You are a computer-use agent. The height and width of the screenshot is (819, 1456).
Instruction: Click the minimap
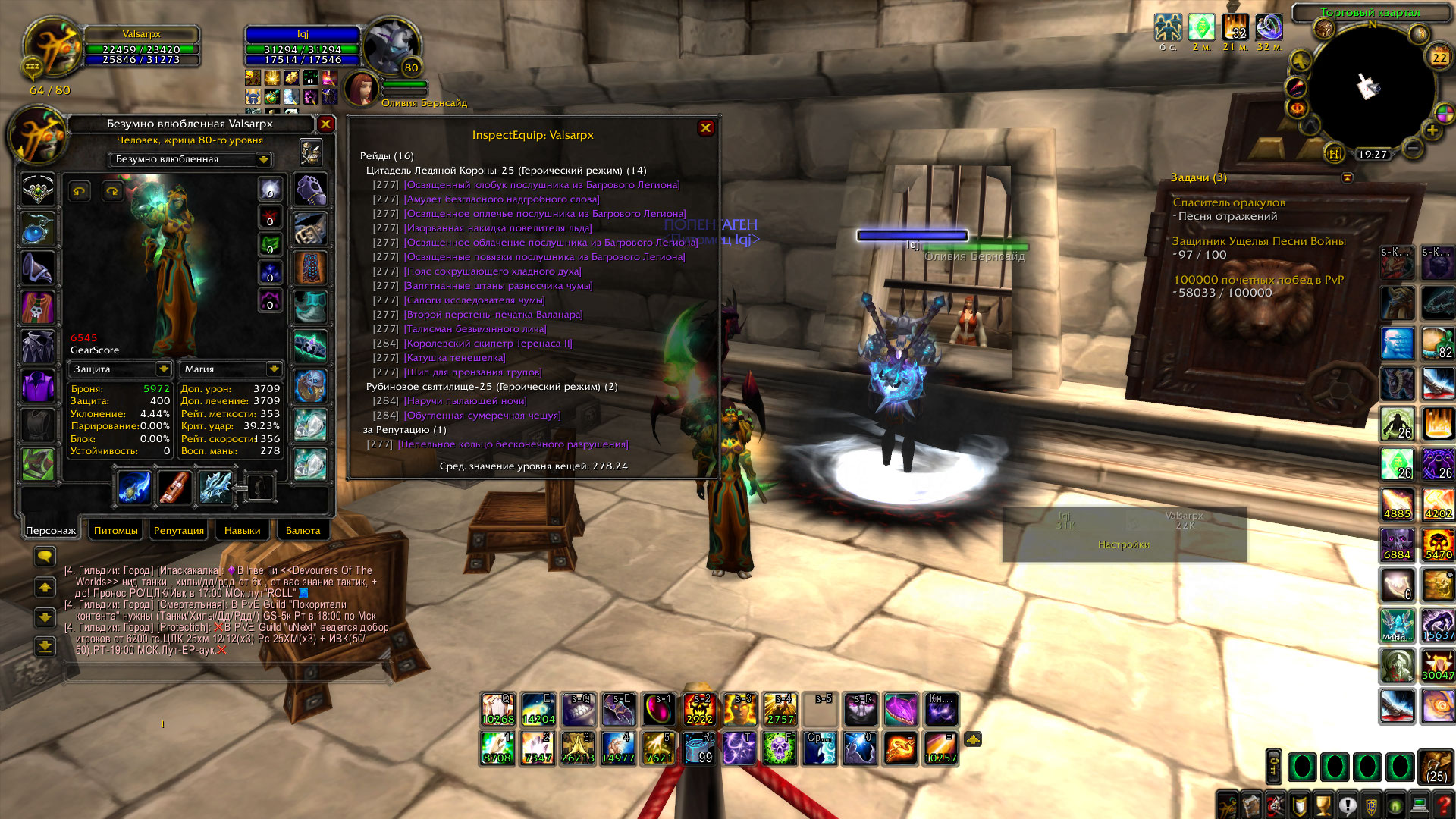click(1371, 87)
